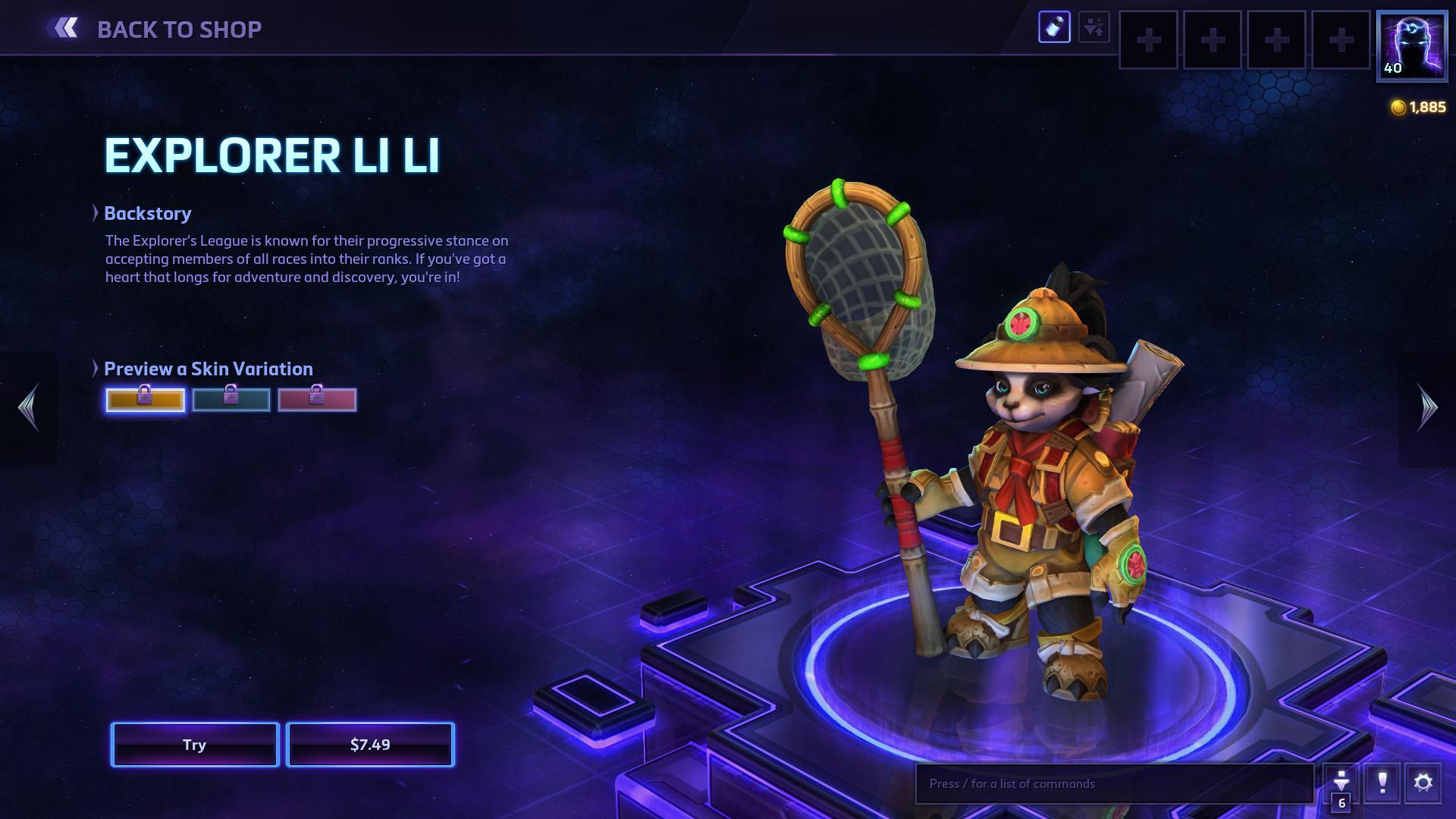The width and height of the screenshot is (1456, 819).
Task: Open the player profile portrait
Action: click(x=1411, y=45)
